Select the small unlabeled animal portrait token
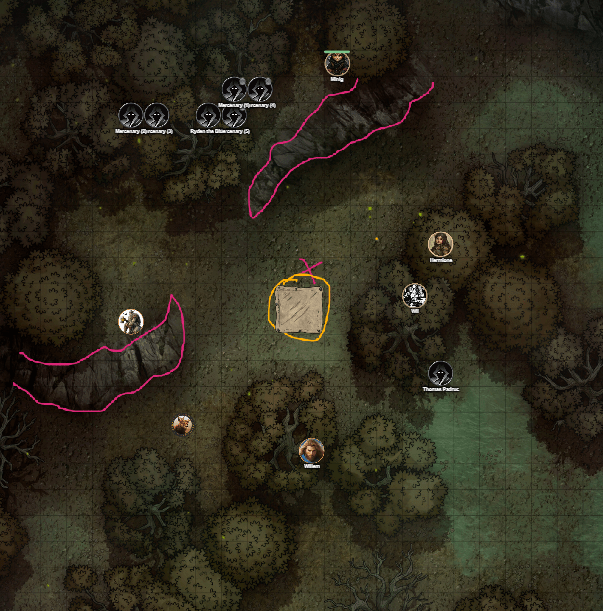 (181, 425)
